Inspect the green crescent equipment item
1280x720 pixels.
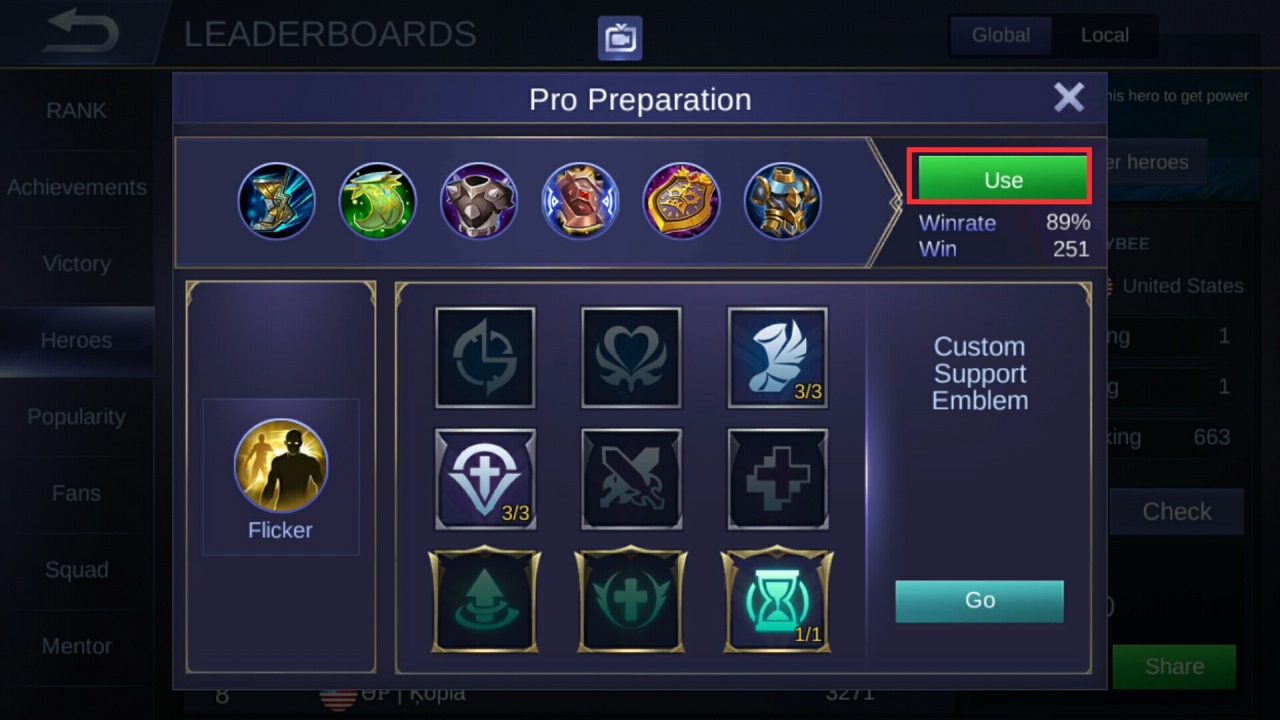[x=378, y=201]
